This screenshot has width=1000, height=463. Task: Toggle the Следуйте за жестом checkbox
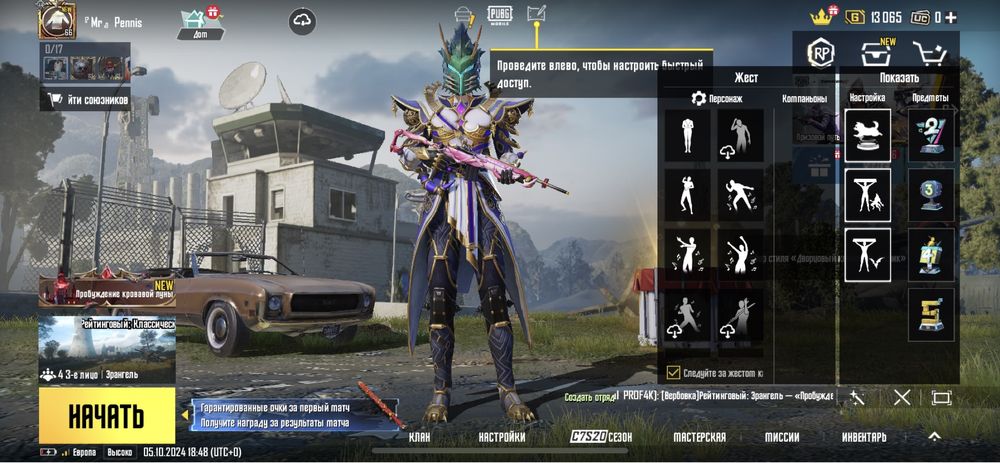(673, 373)
